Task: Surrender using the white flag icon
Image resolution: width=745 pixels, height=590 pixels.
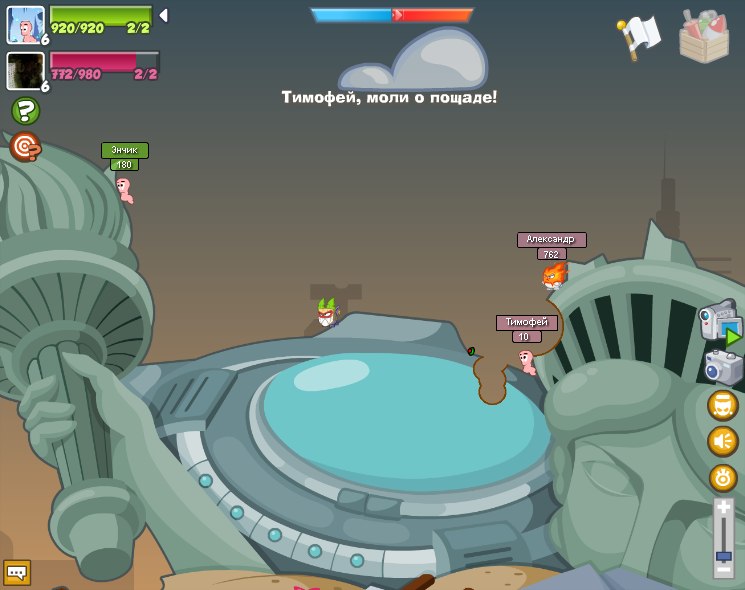Action: [640, 35]
